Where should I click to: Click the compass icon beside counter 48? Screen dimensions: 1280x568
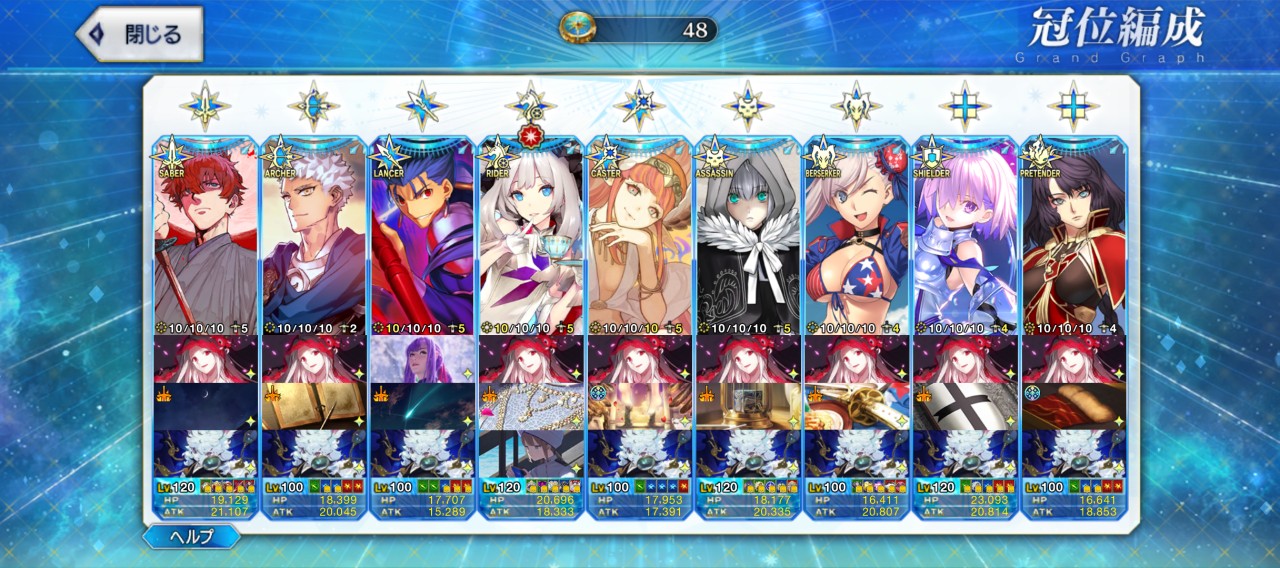coord(578,28)
